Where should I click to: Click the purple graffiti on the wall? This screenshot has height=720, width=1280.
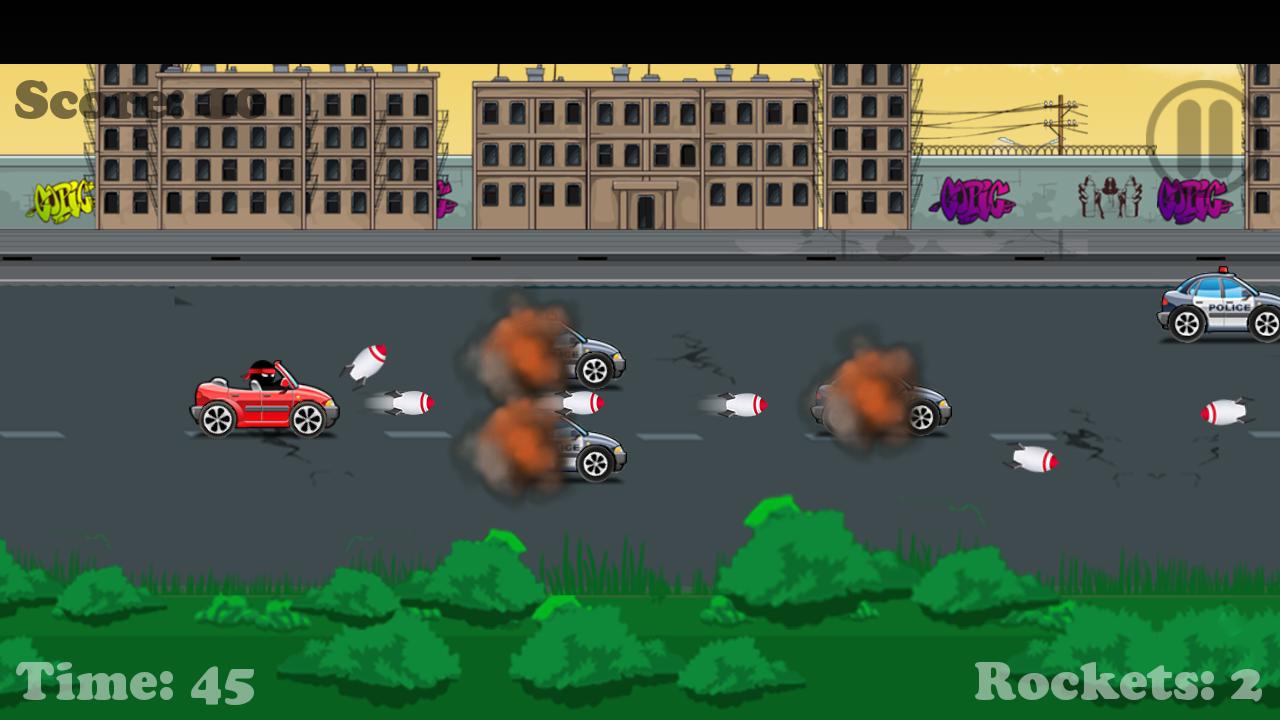[975, 195]
